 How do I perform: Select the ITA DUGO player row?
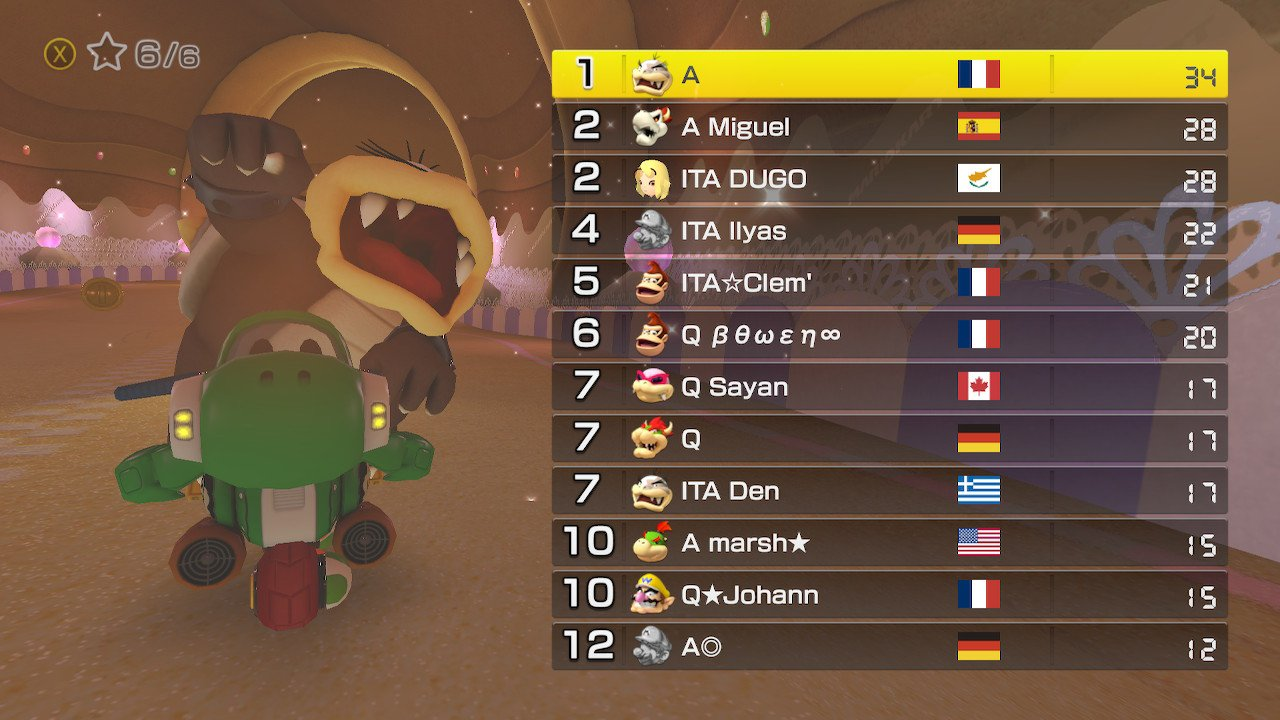[889, 179]
